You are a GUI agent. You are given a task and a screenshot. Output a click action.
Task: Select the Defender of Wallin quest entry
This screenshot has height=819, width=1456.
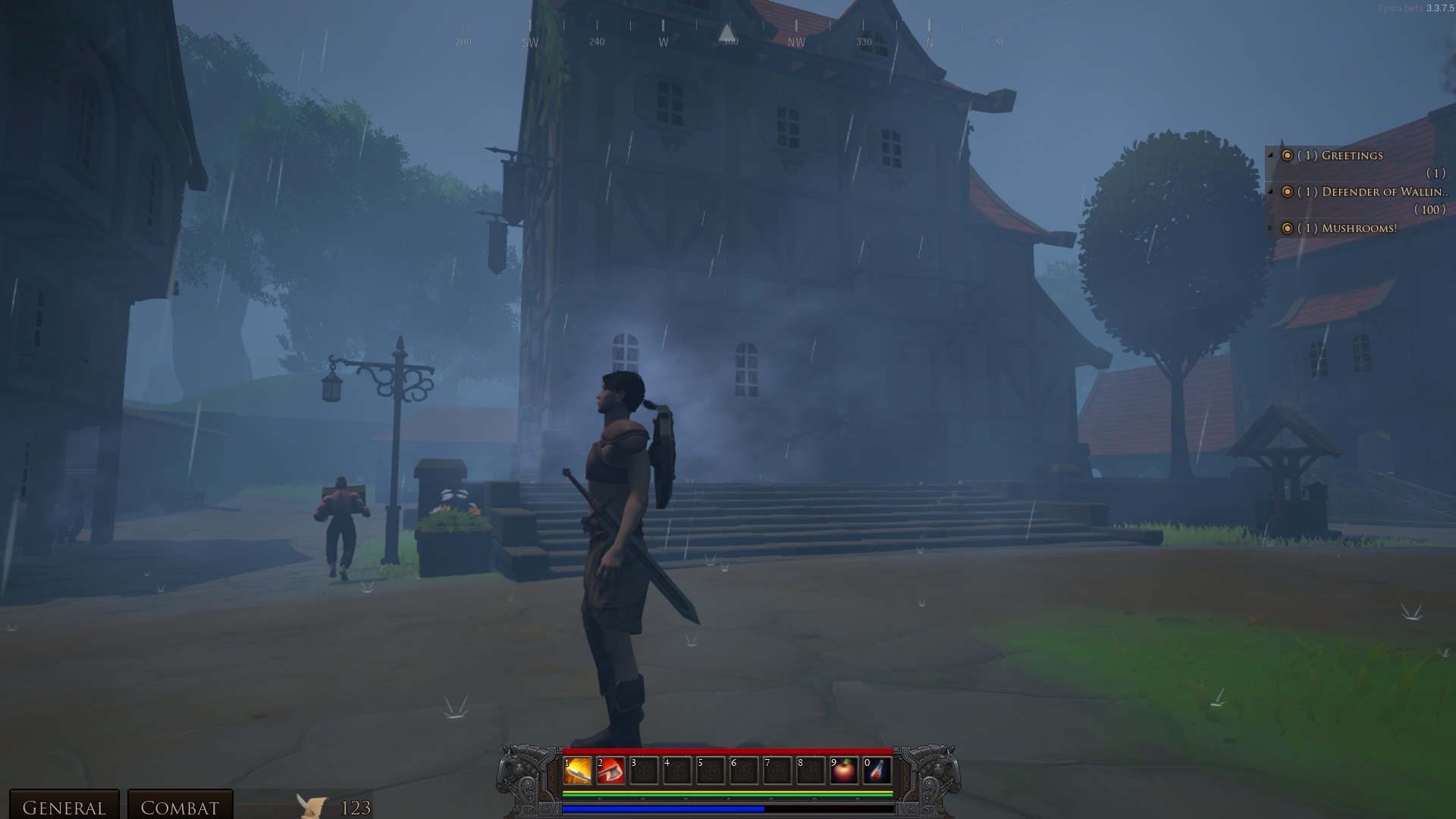tap(1384, 192)
